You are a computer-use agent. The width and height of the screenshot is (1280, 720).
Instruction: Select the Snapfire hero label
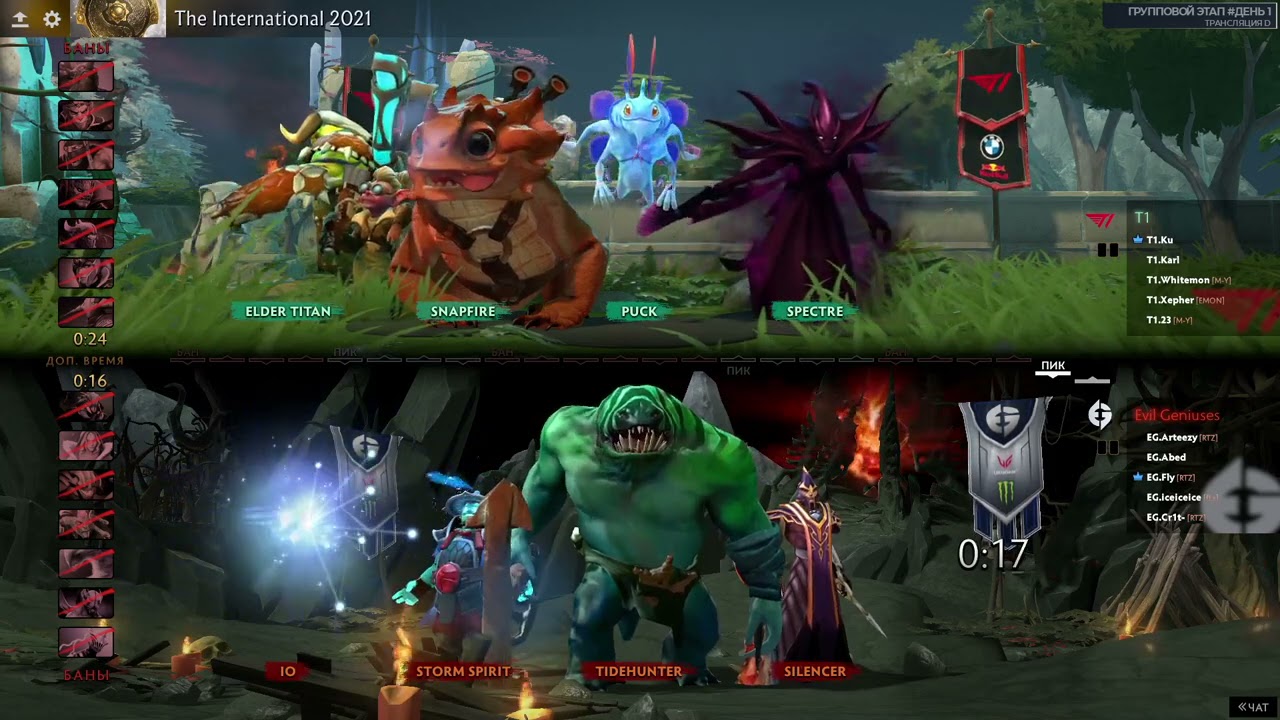tap(463, 311)
